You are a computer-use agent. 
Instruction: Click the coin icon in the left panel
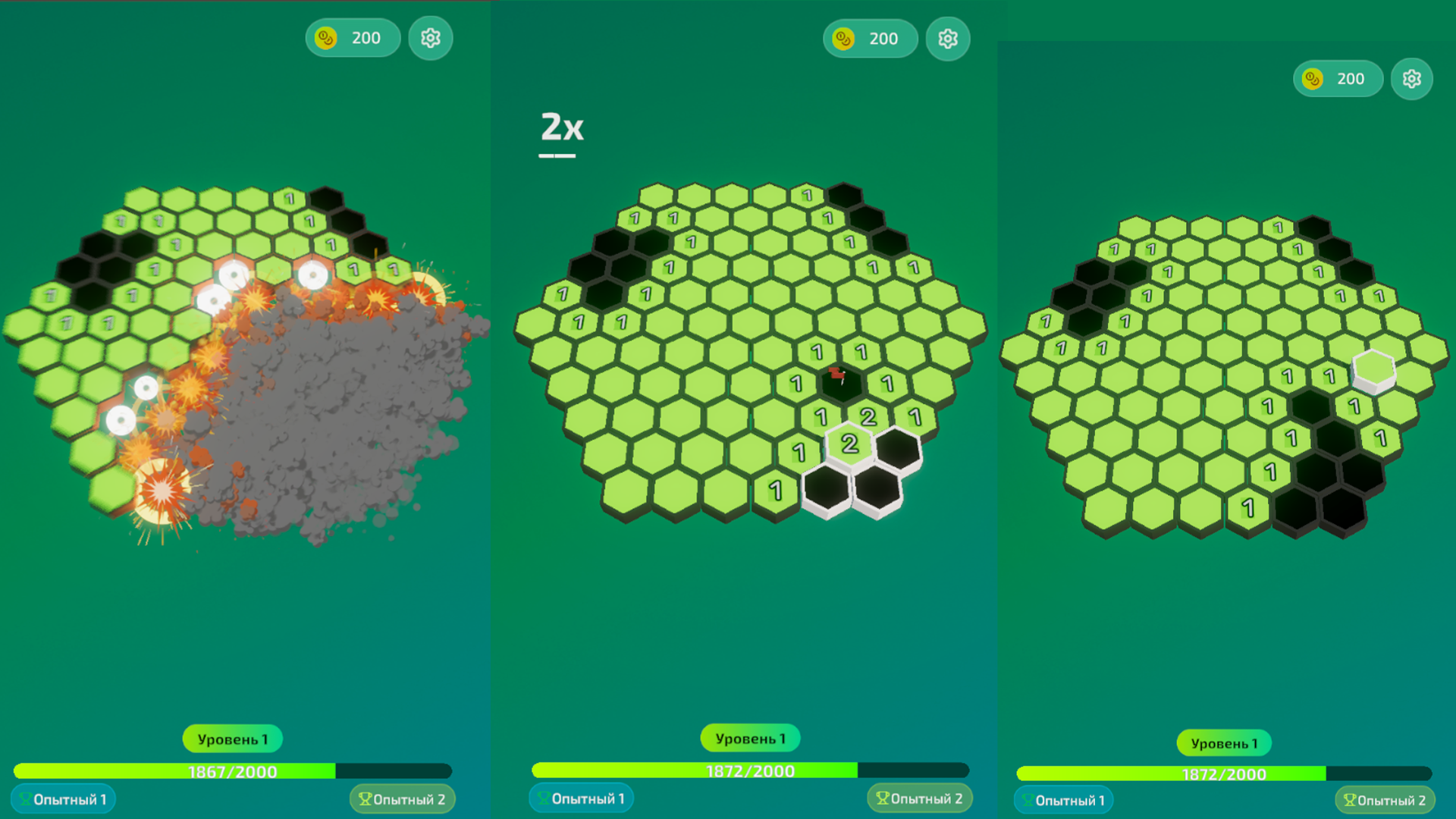tap(325, 38)
